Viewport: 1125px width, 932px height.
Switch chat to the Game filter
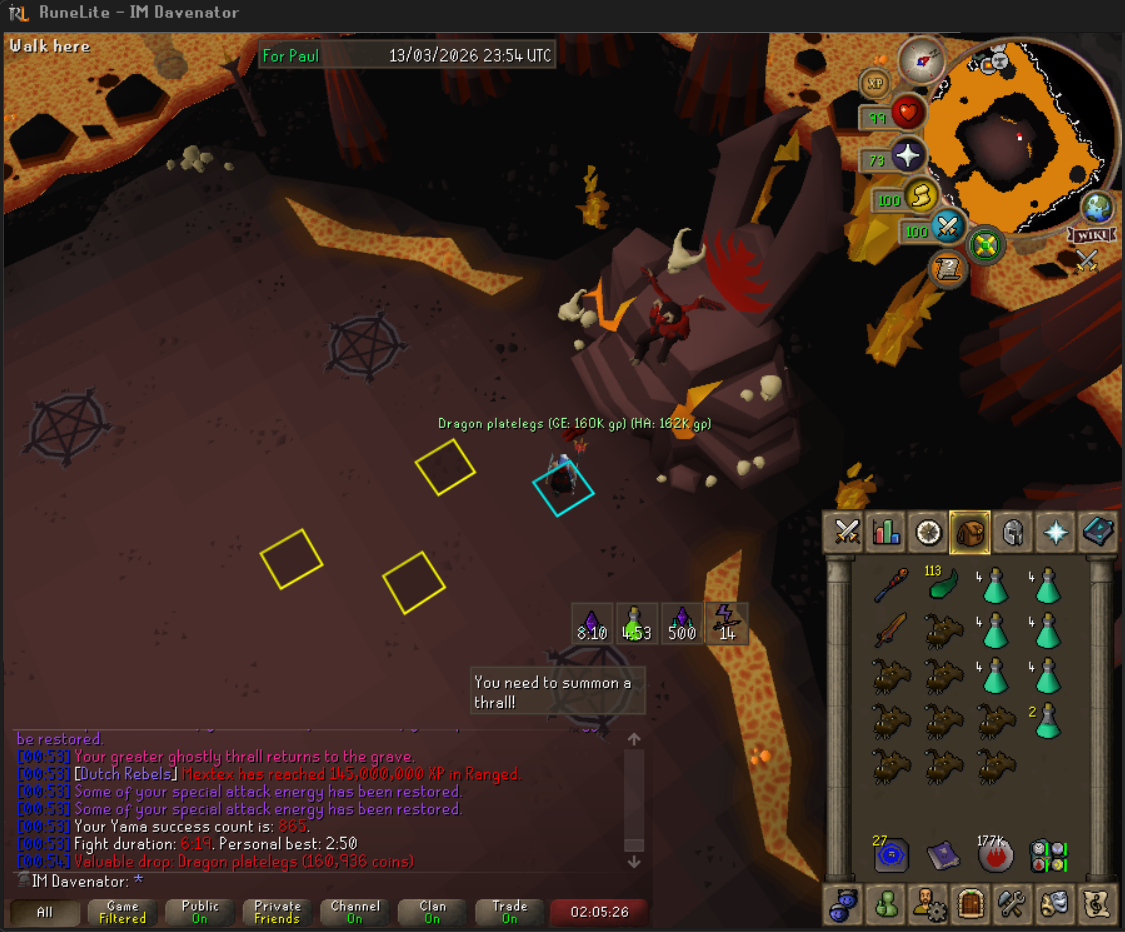pos(123,912)
